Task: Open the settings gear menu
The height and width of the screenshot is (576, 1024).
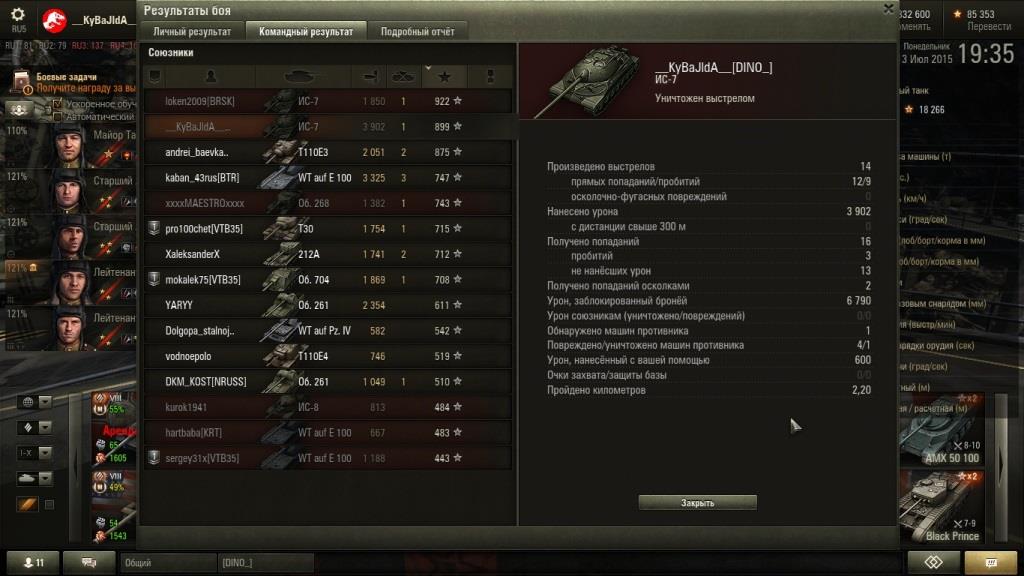Action: click(x=17, y=14)
